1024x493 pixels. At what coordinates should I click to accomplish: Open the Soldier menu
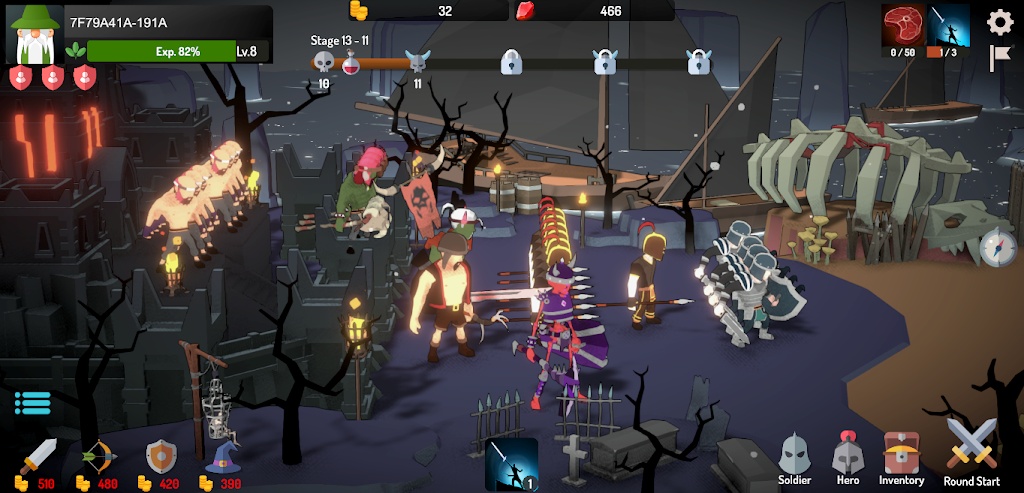[794, 458]
